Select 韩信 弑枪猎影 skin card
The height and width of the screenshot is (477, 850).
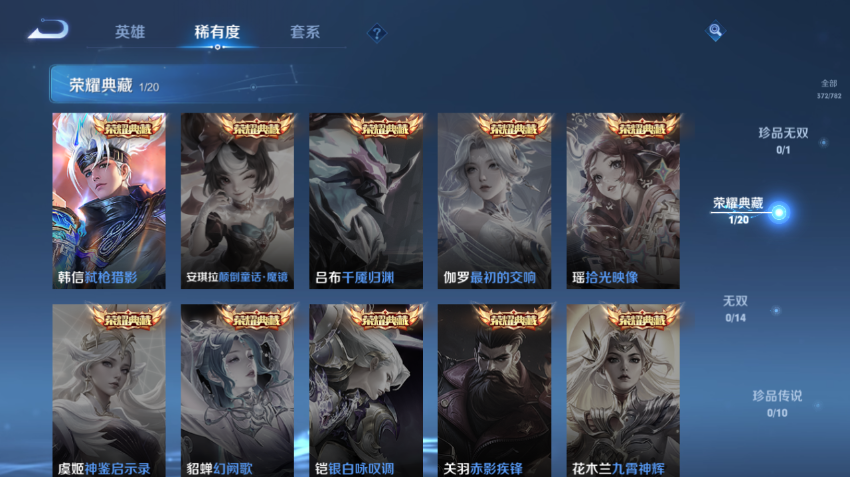[x=109, y=201]
